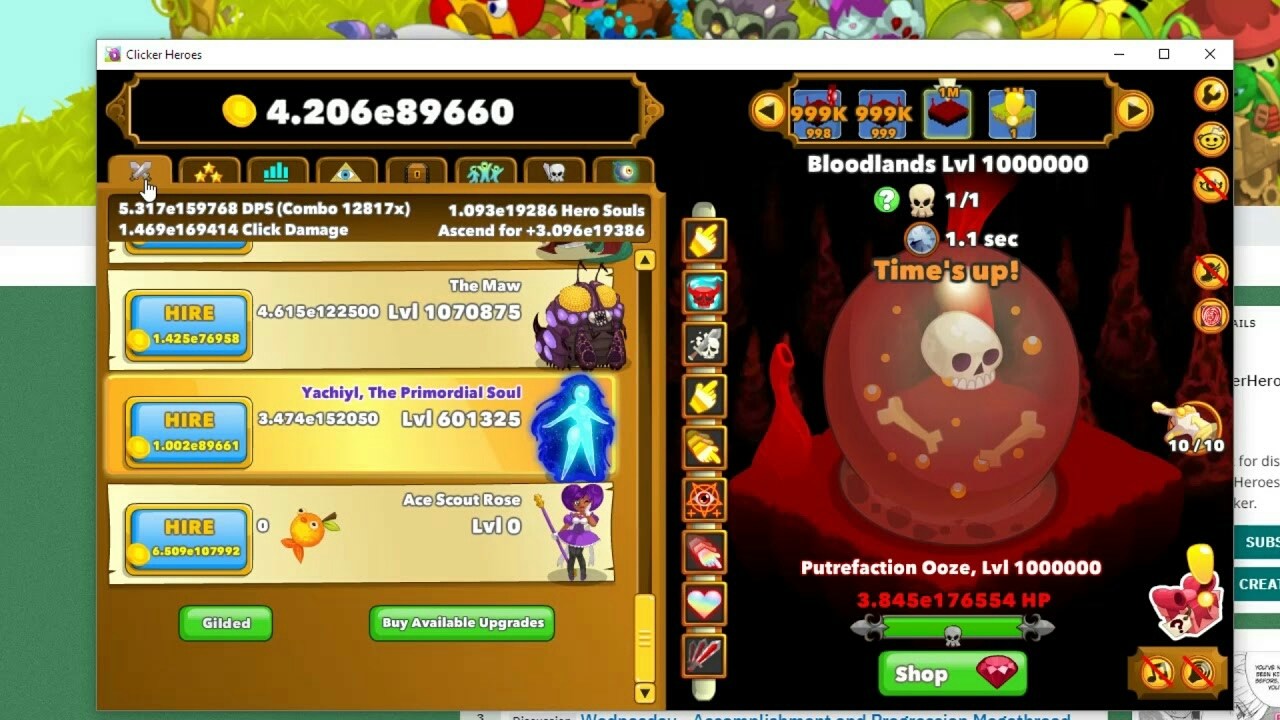The height and width of the screenshot is (720, 1280).
Task: Open the Shop with the ruby button
Action: point(950,674)
